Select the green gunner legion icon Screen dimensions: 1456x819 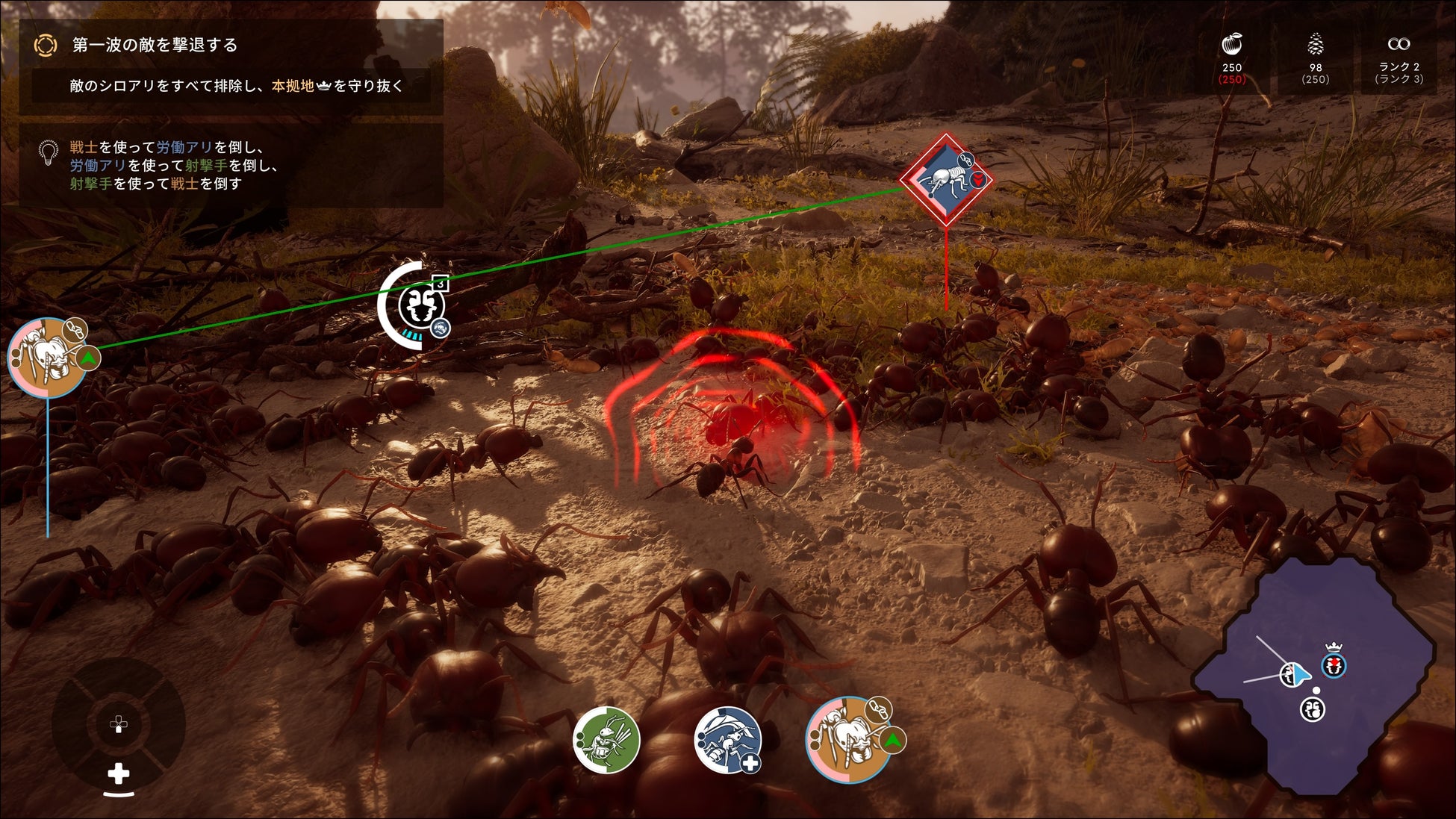point(606,739)
